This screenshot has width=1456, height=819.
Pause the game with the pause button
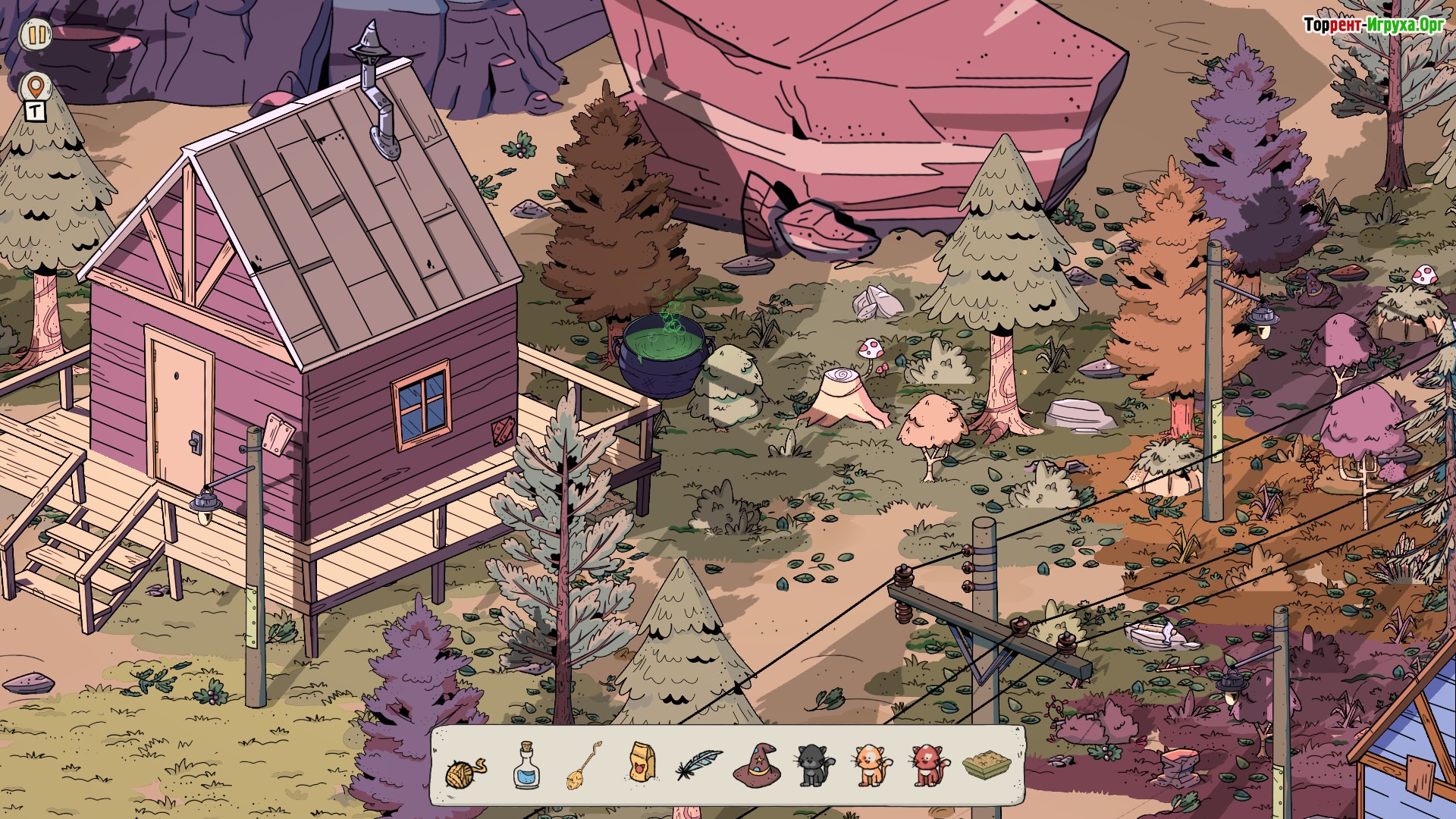click(36, 34)
